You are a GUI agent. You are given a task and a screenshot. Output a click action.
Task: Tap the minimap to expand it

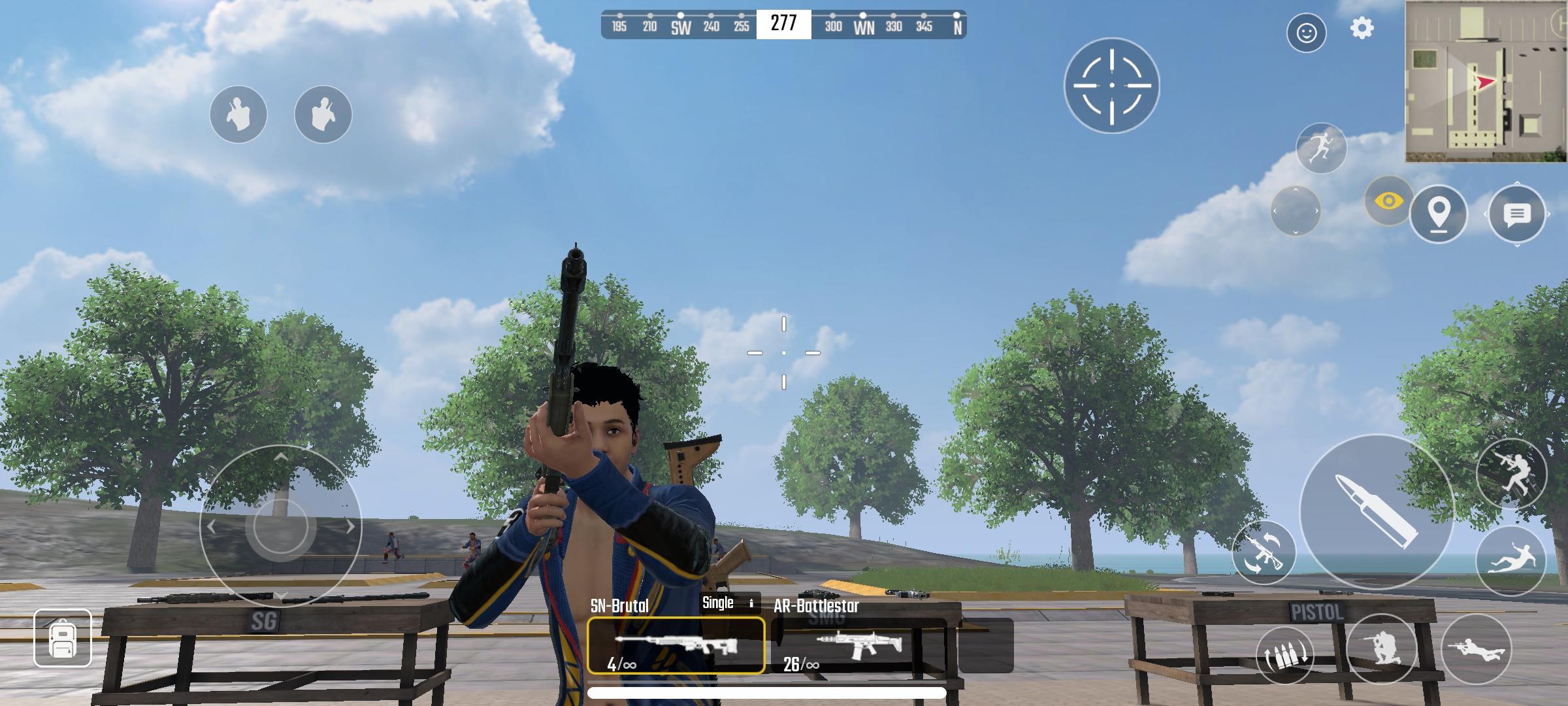coord(1486,81)
